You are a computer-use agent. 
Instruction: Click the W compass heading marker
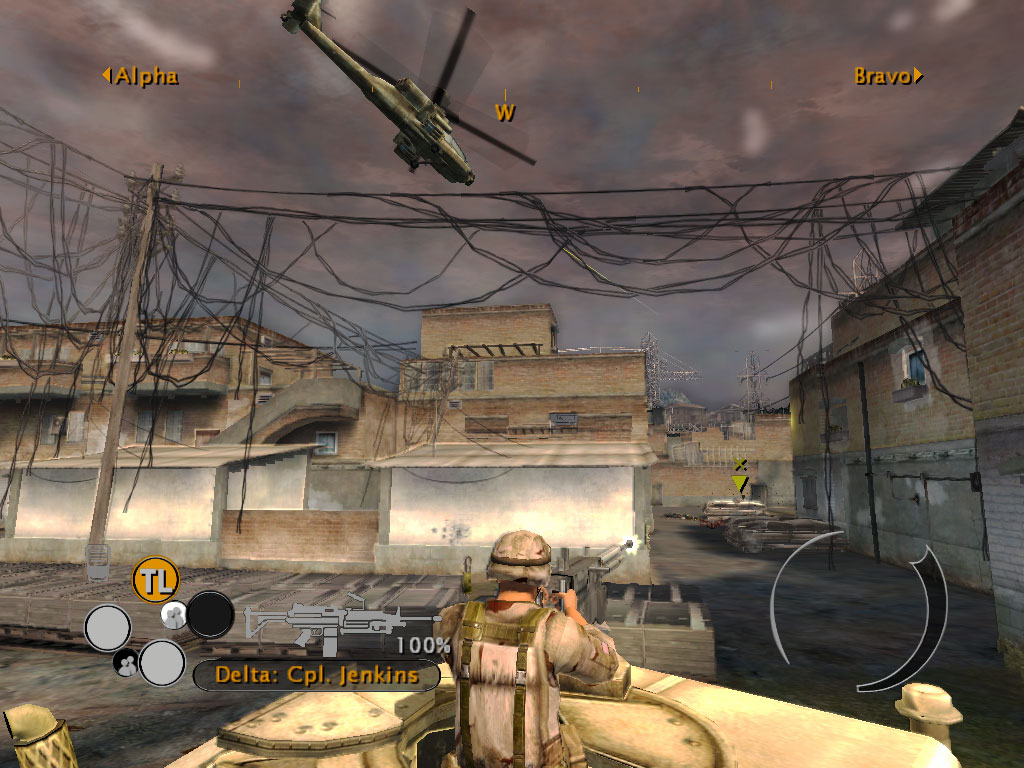pyautogui.click(x=506, y=113)
